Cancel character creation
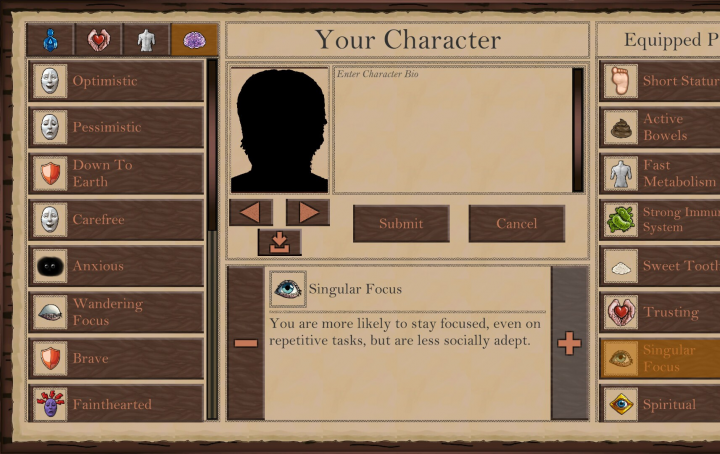 pyautogui.click(x=516, y=224)
